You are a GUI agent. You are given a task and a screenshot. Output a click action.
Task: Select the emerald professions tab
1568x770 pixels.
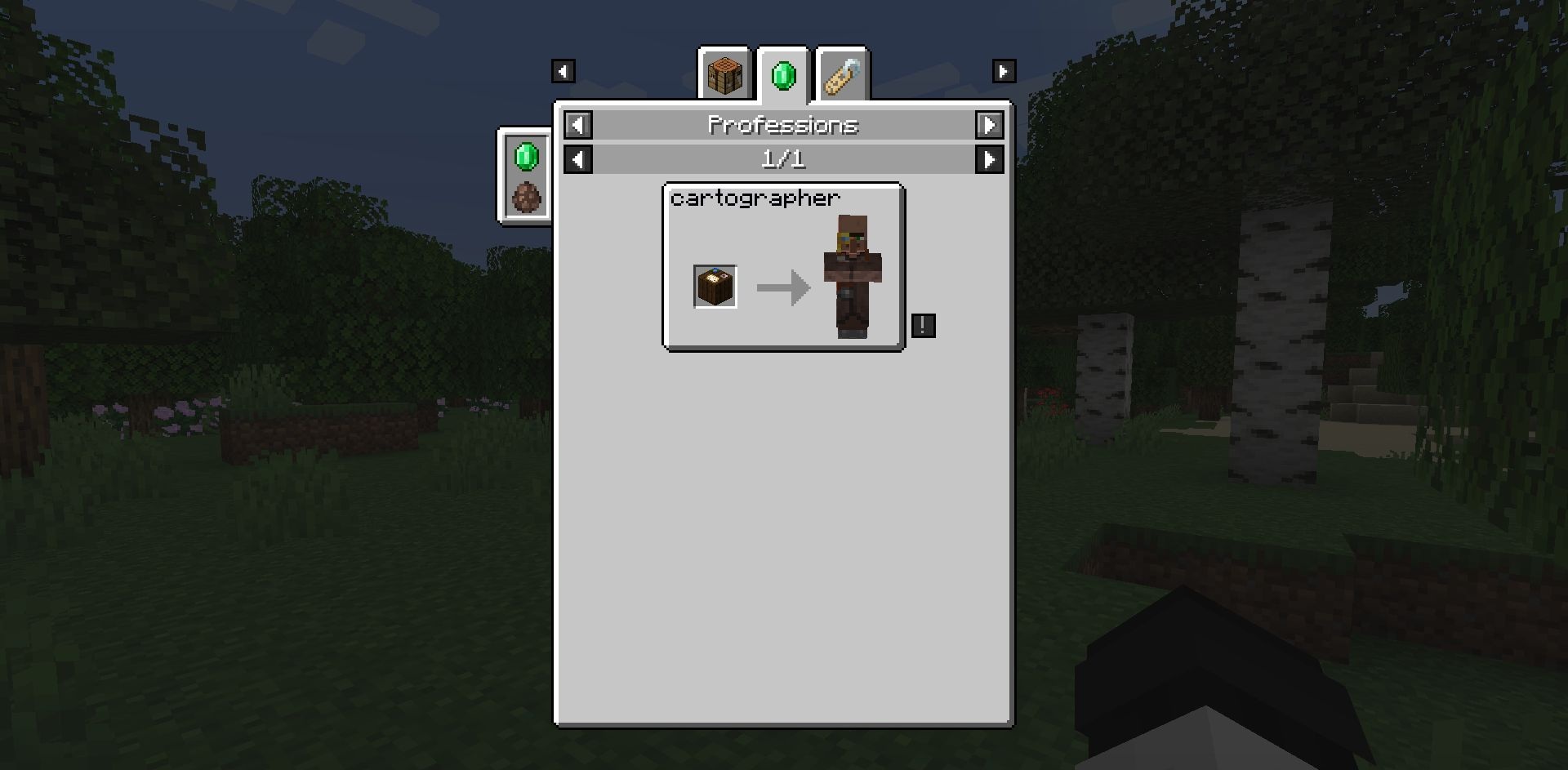[783, 76]
